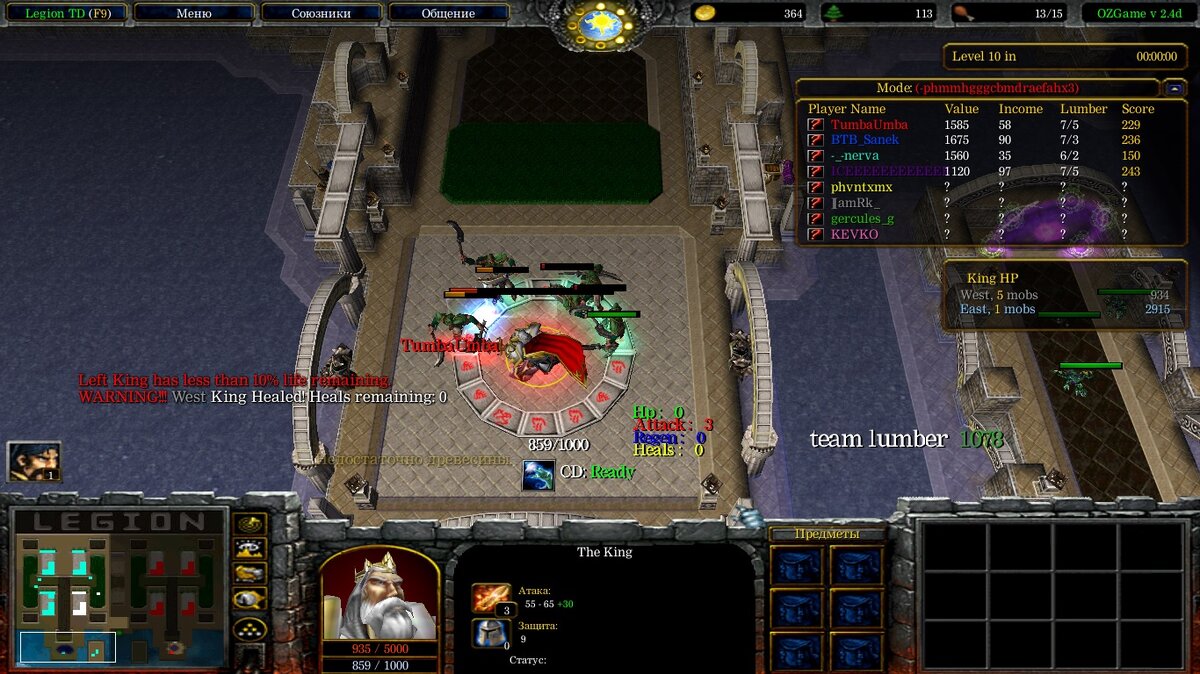Select gercules_g row in the scoreboard
1200x674 pixels.
coord(862,218)
